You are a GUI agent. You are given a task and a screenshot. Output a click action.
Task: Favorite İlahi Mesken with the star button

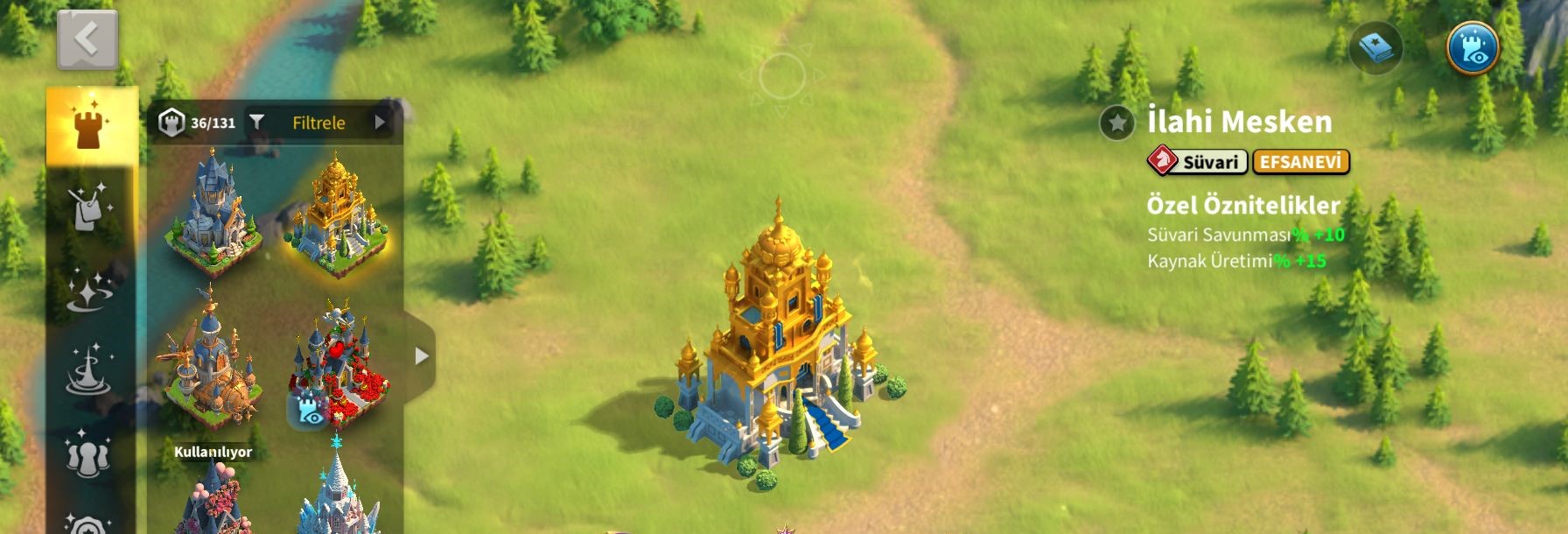click(x=1117, y=123)
